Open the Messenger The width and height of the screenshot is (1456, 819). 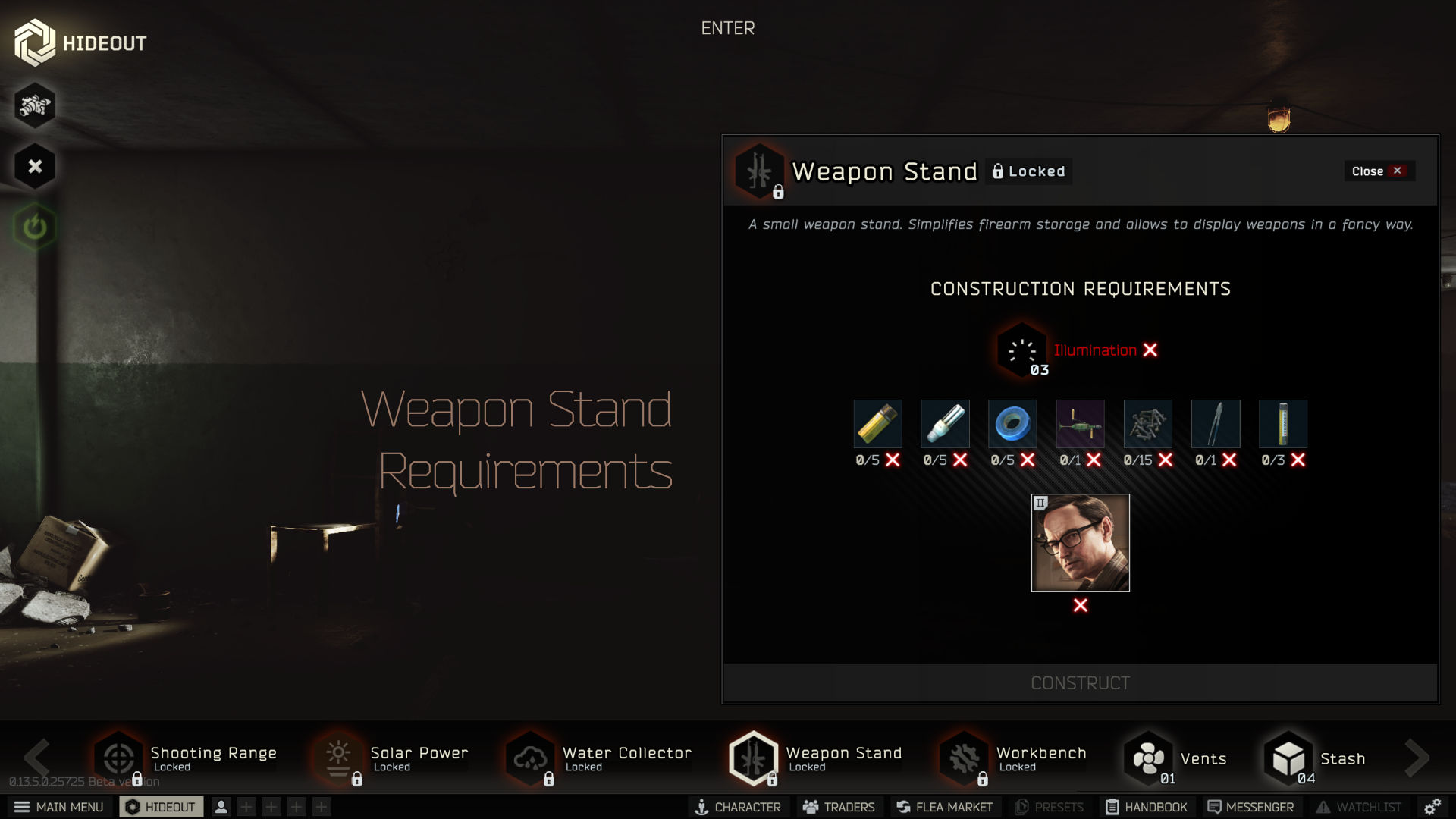(x=1250, y=807)
